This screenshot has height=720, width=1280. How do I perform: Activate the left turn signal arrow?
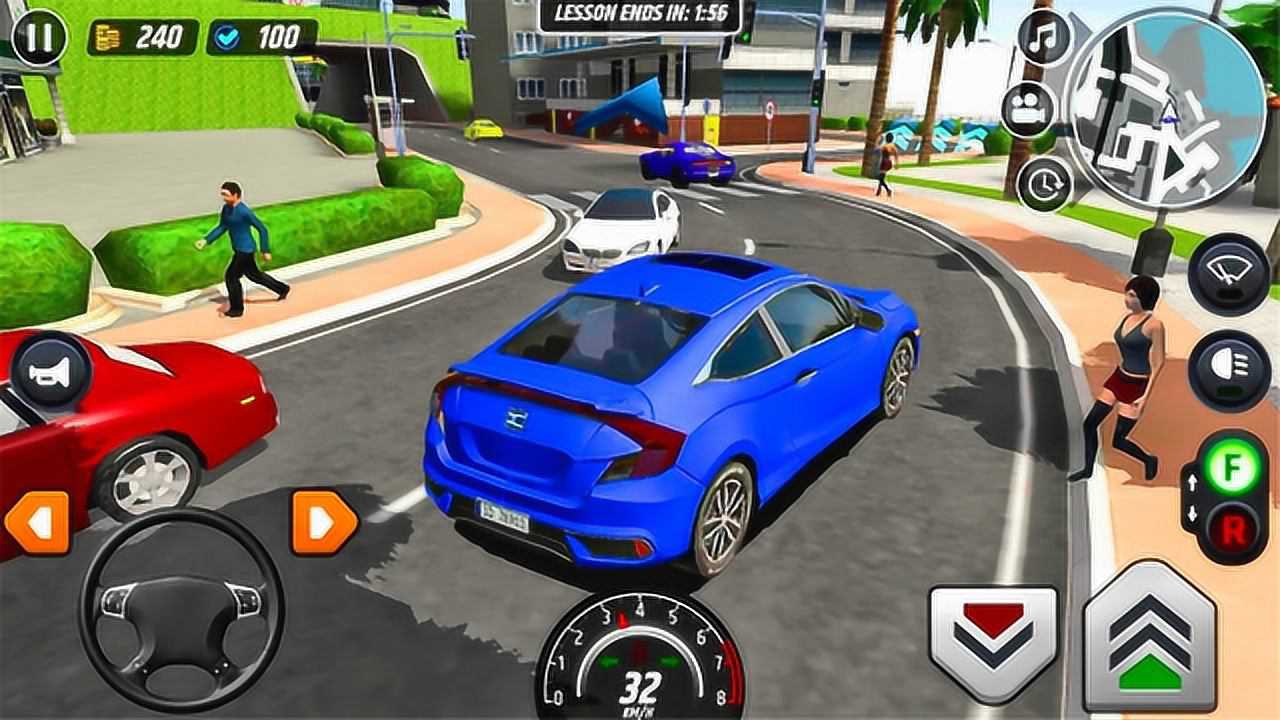[x=37, y=522]
